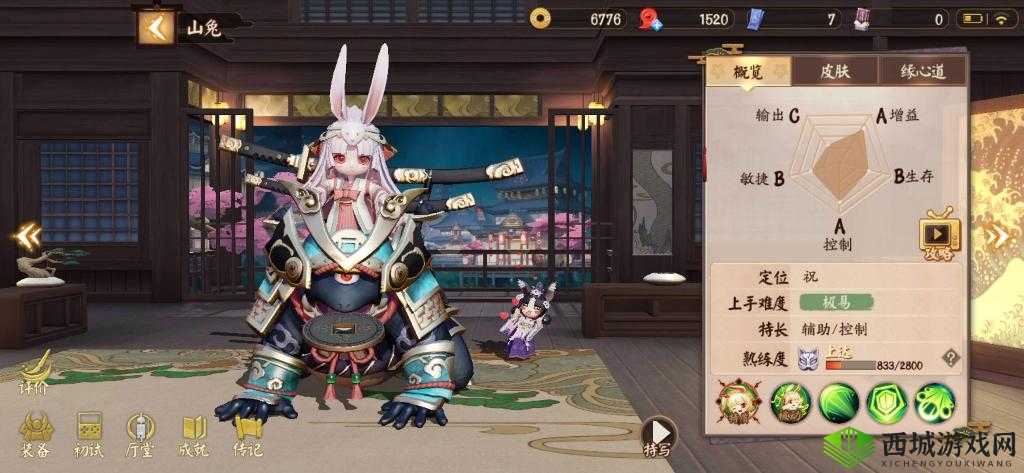Watch the 攻略 guide video
Viewport: 1024px width, 473px height.
pyautogui.click(x=938, y=234)
